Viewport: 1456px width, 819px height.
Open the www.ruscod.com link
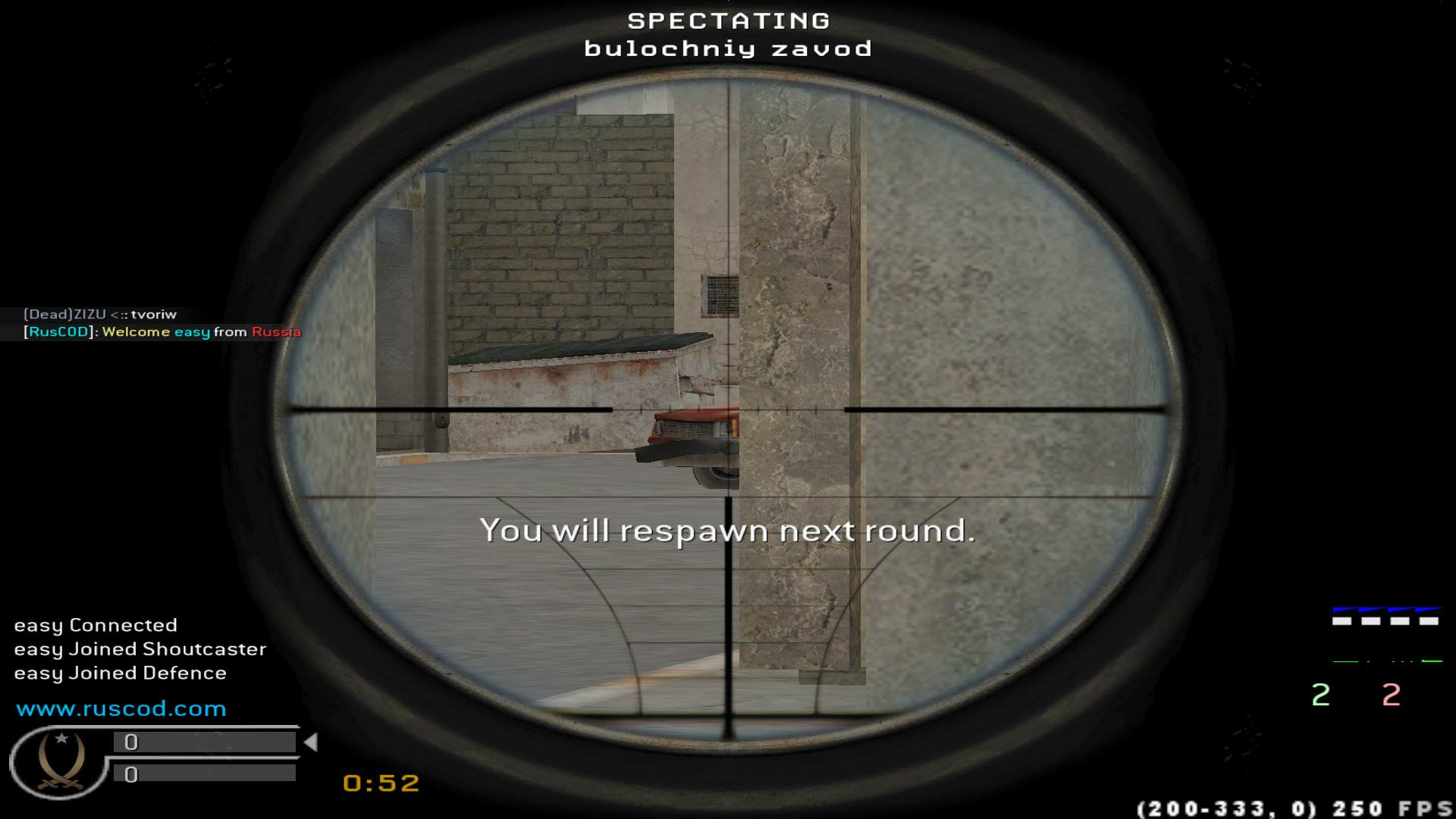pyautogui.click(x=121, y=708)
